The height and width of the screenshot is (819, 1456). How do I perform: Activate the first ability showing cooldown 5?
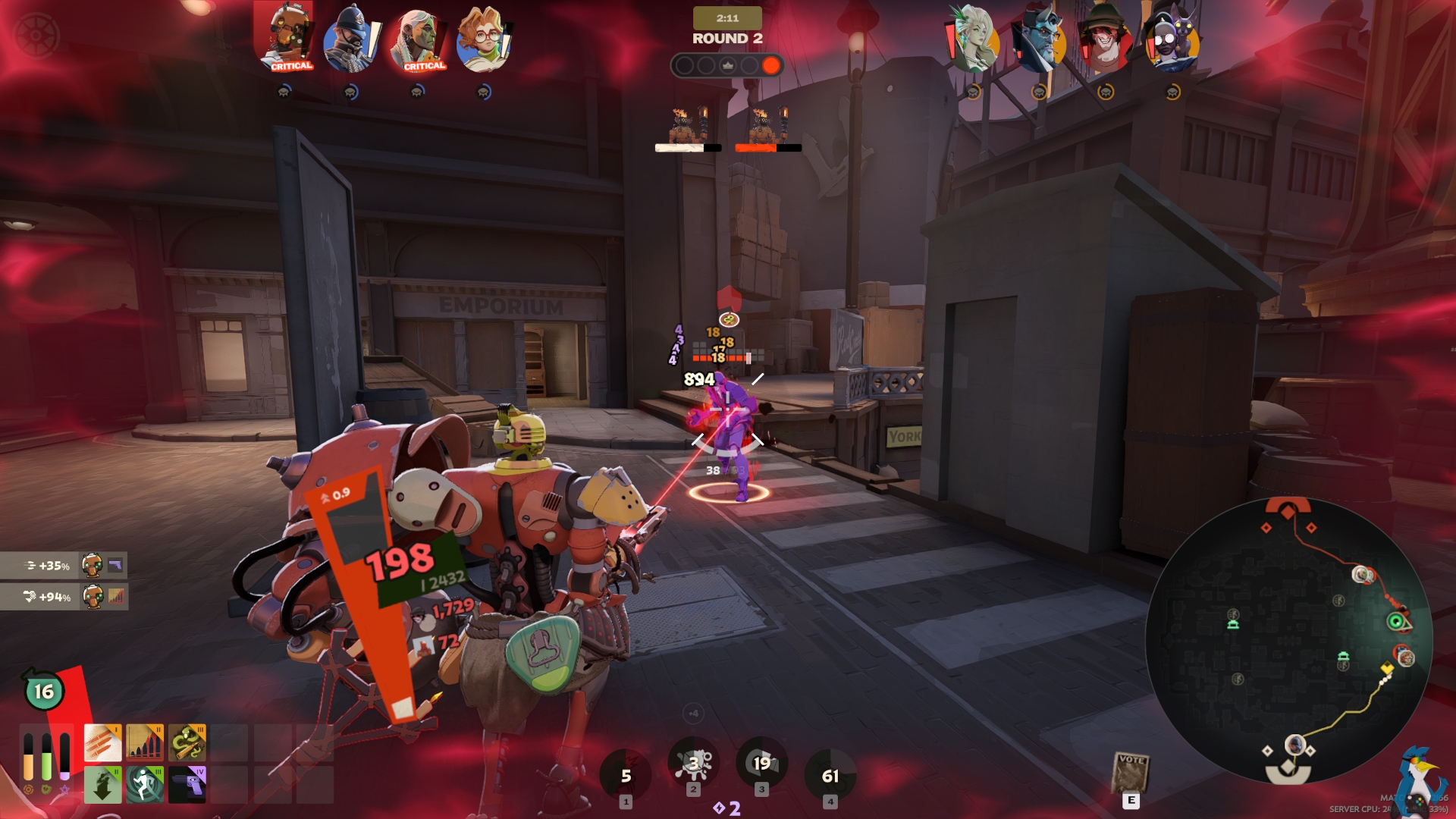[x=626, y=776]
